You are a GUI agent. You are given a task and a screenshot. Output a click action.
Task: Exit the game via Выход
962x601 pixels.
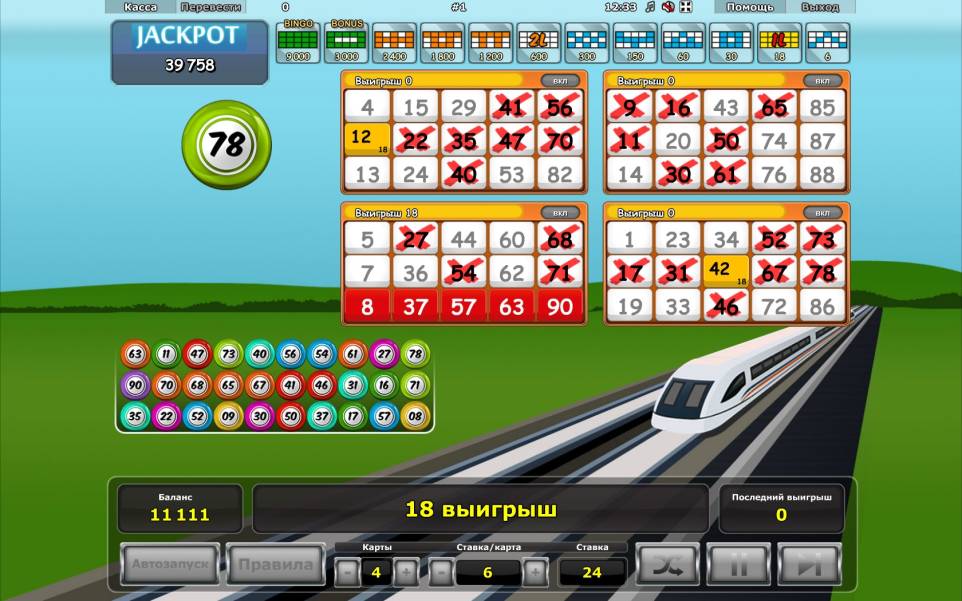coord(820,7)
